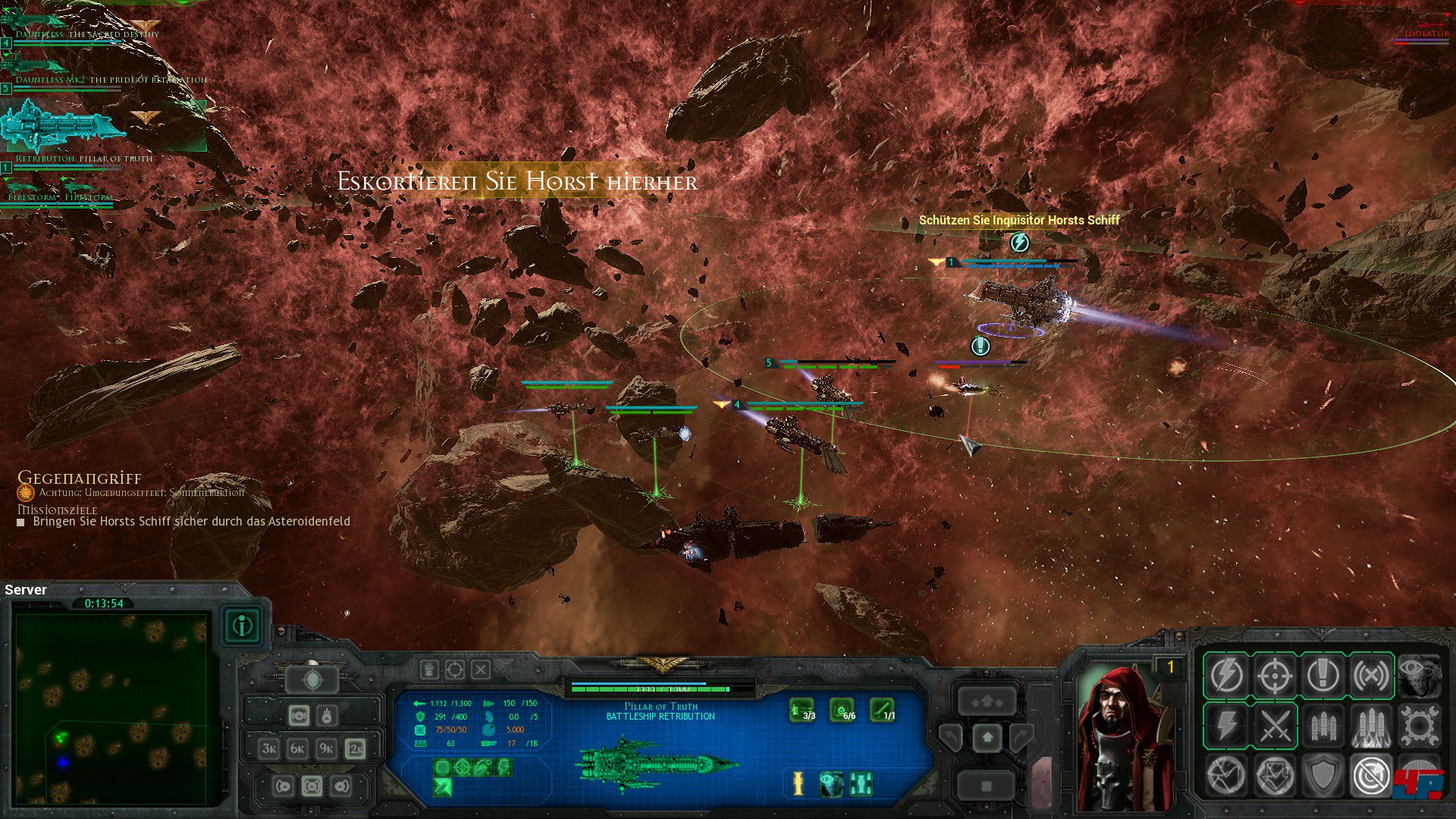Set engagement range to 12K
The height and width of the screenshot is (819, 1456).
point(355,748)
